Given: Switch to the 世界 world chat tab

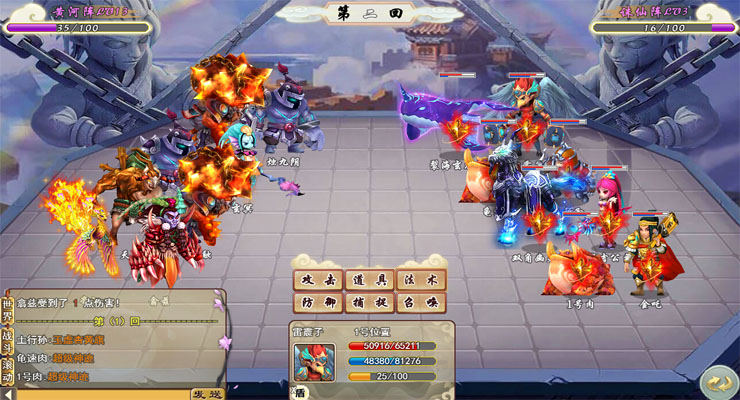Looking at the screenshot, I should click(x=8, y=309).
